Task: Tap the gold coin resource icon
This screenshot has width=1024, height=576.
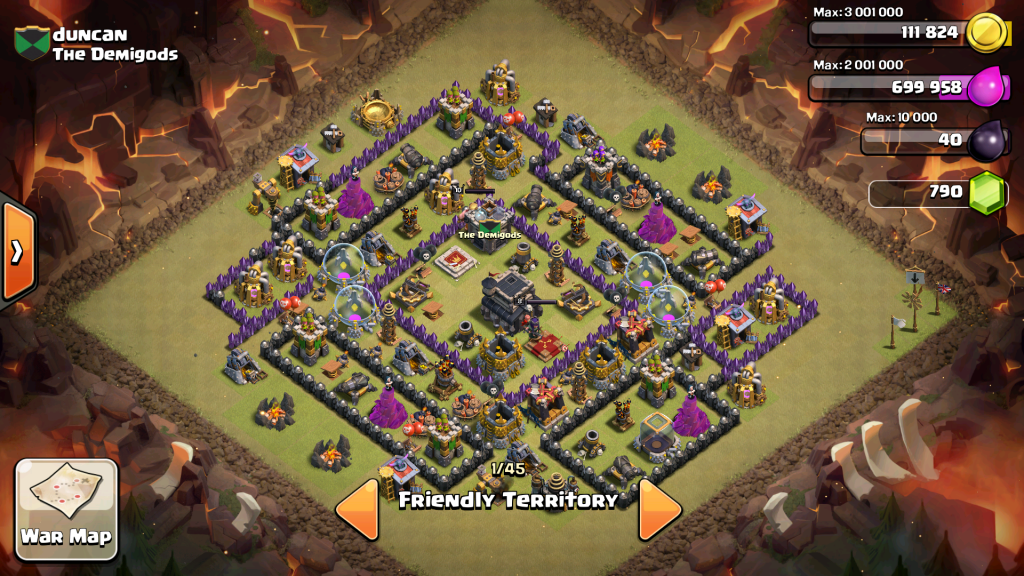Action: coord(987,33)
